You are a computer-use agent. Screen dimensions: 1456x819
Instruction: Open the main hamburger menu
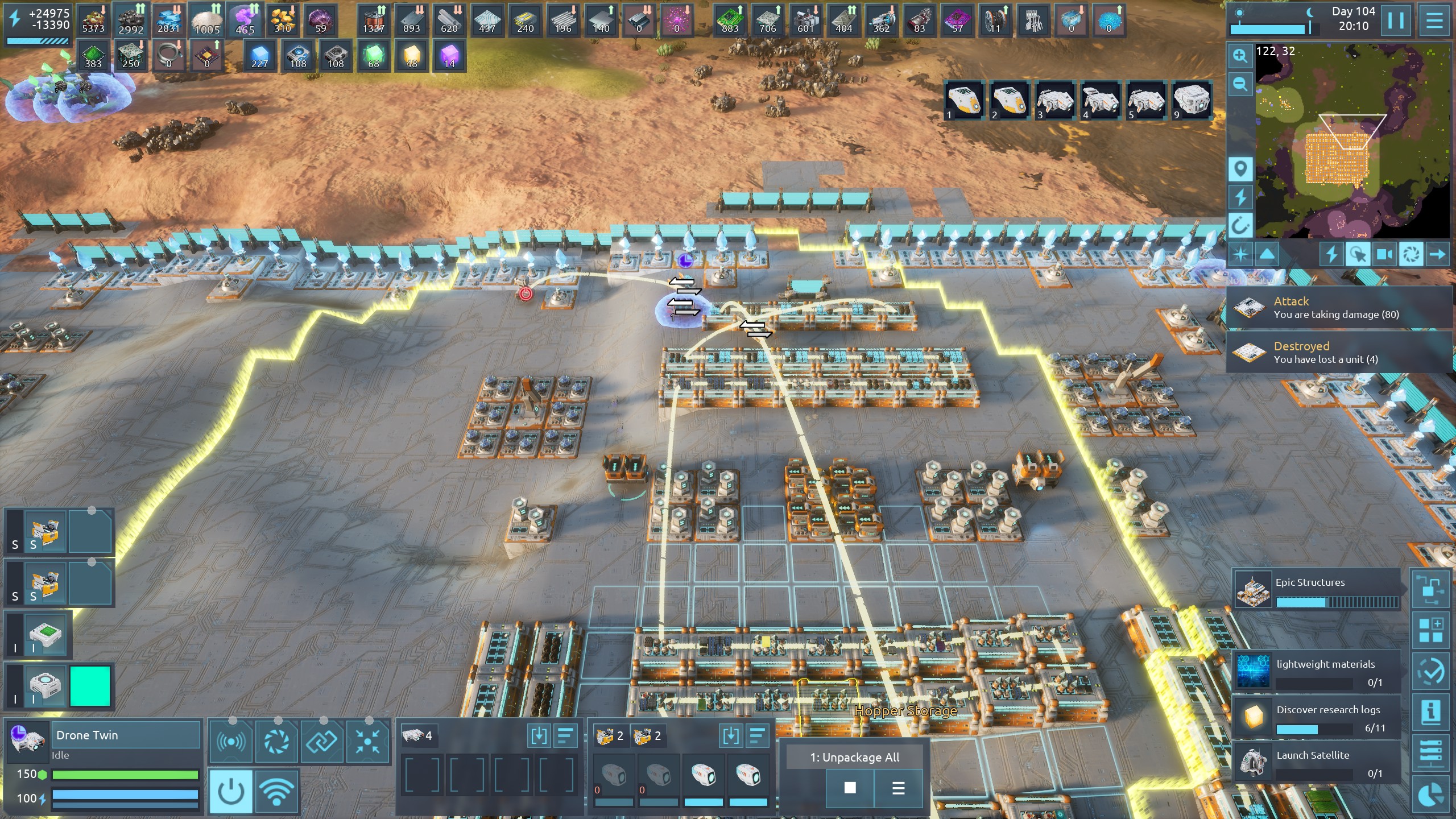1434,20
